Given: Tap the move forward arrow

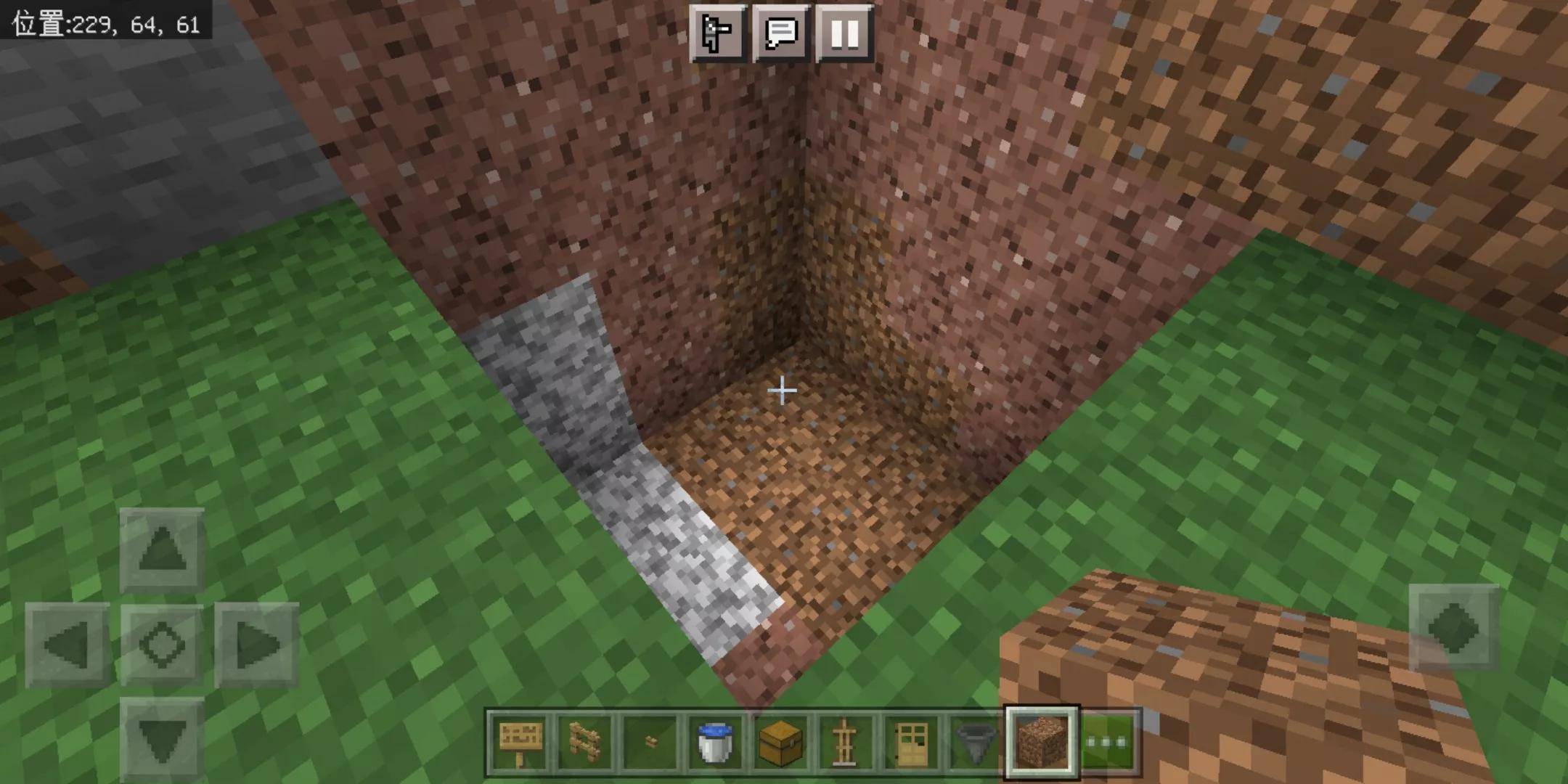Looking at the screenshot, I should point(162,550).
